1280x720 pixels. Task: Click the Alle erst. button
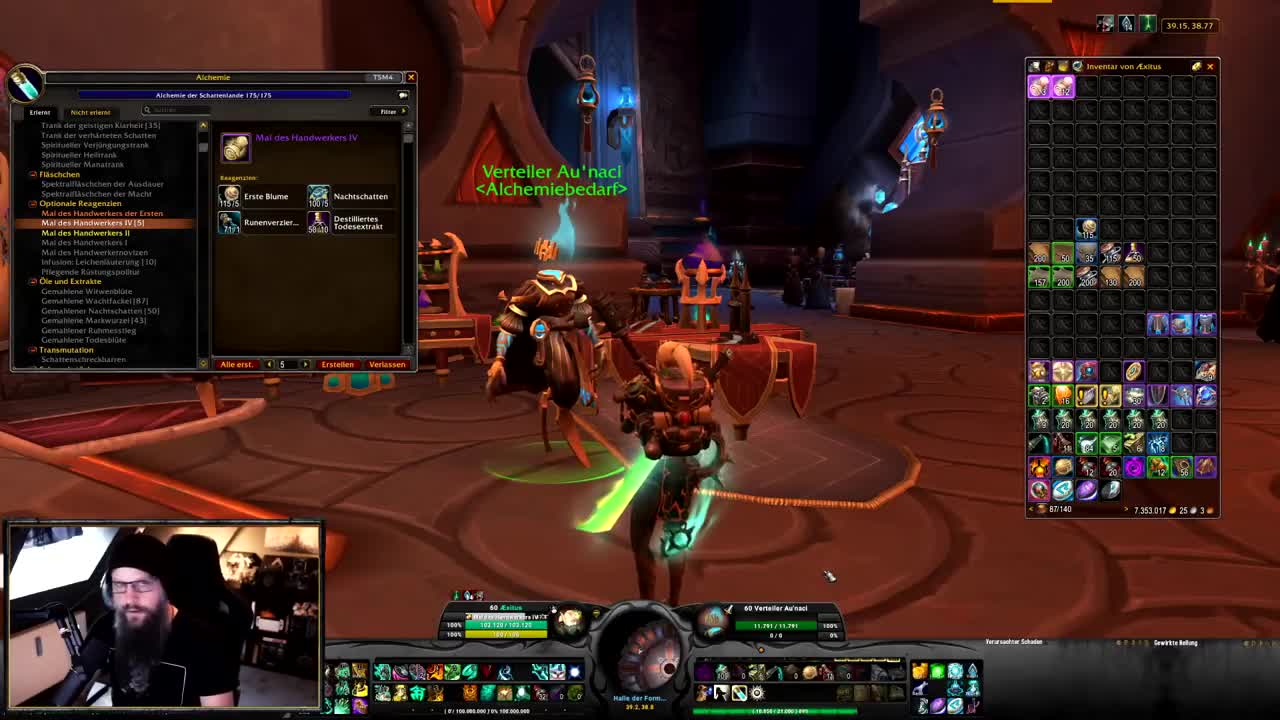tap(237, 364)
